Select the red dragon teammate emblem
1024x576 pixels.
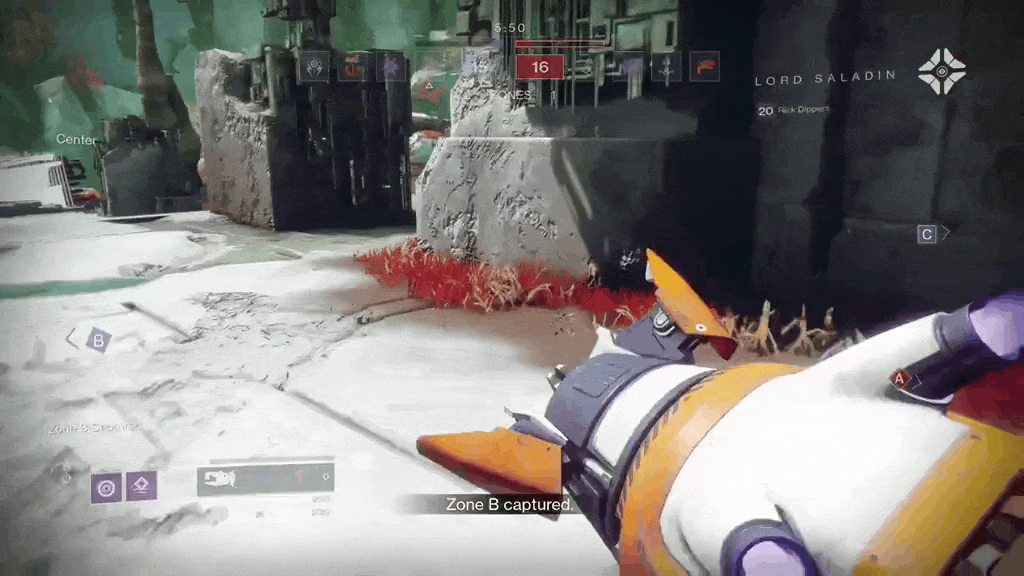point(704,66)
